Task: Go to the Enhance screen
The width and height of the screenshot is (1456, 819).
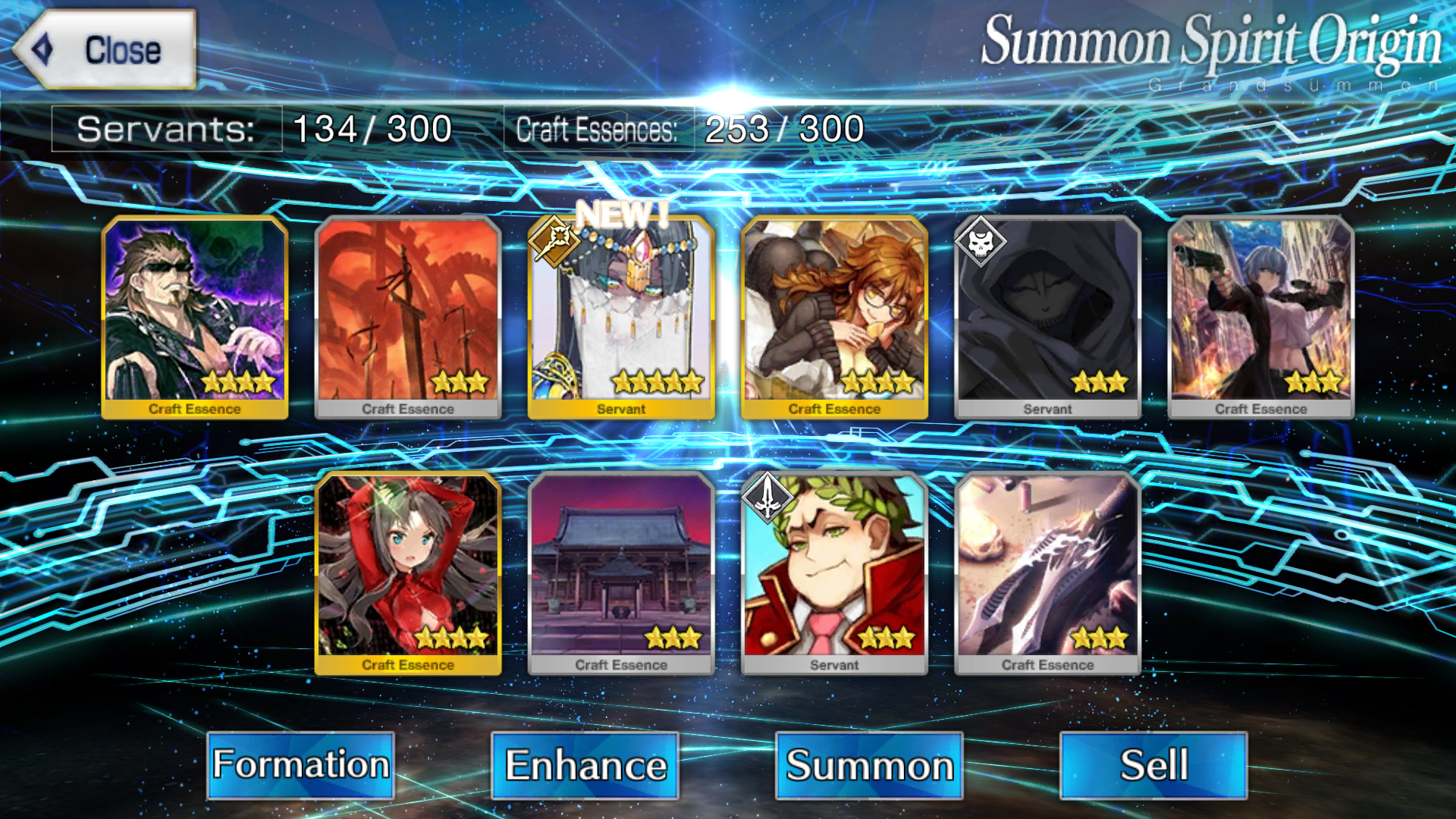Action: [585, 764]
